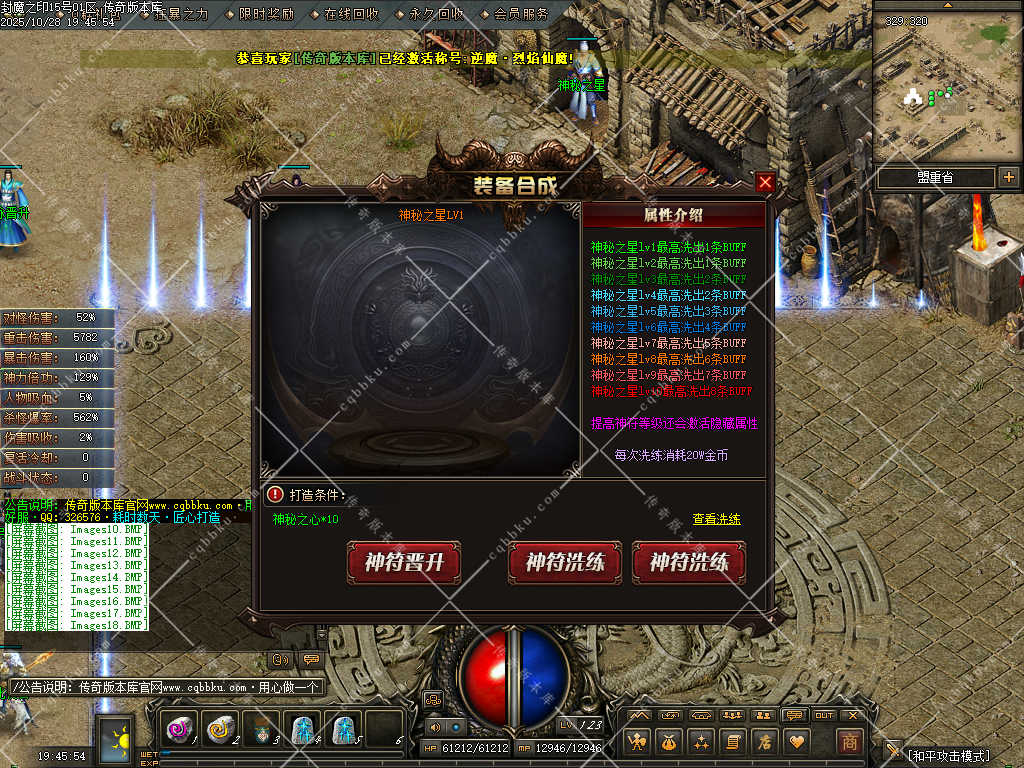
Task: Open the 狂暴之力 top menu
Action: [x=181, y=14]
